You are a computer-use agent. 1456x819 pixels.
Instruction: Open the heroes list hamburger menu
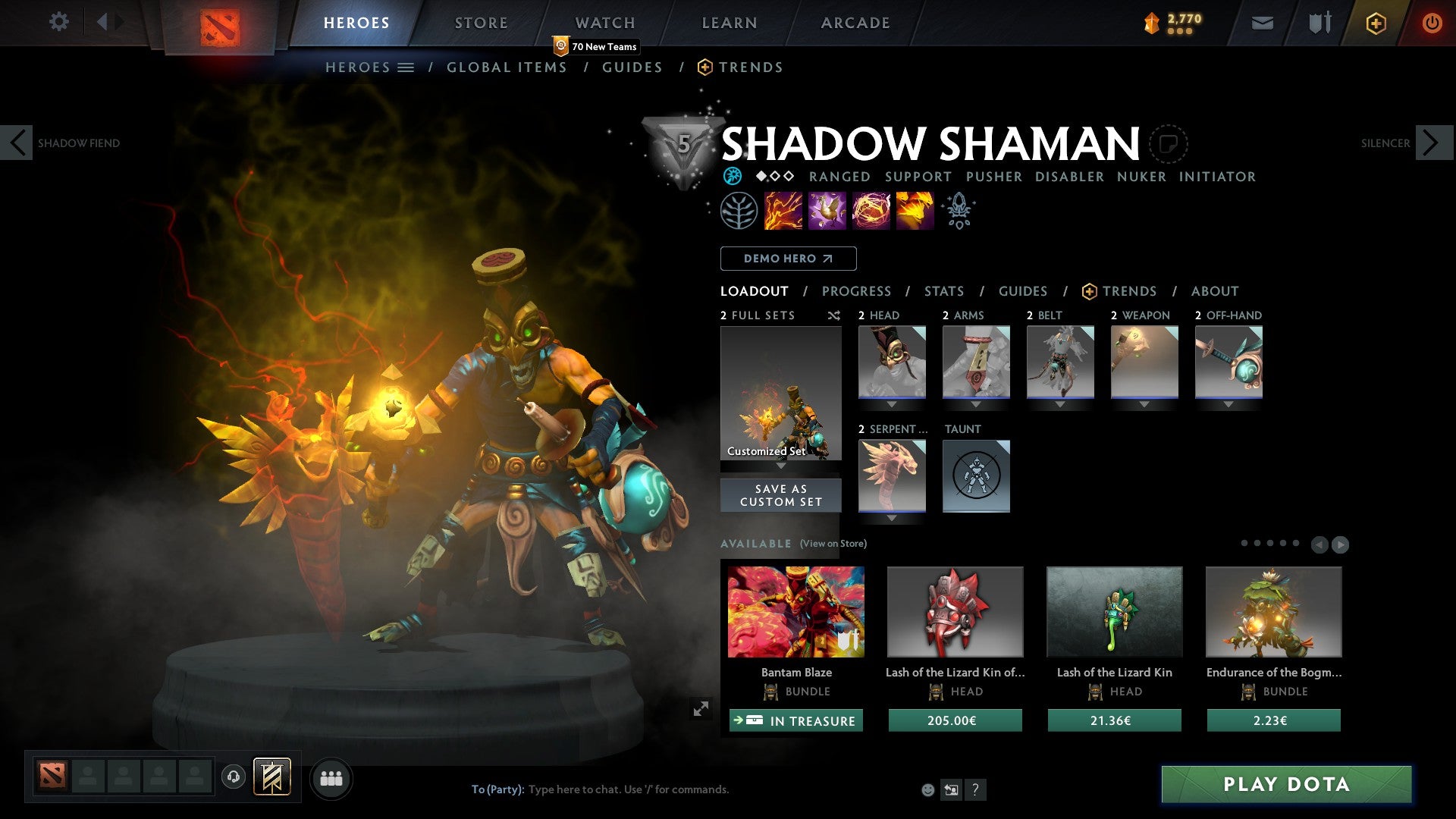point(406,67)
